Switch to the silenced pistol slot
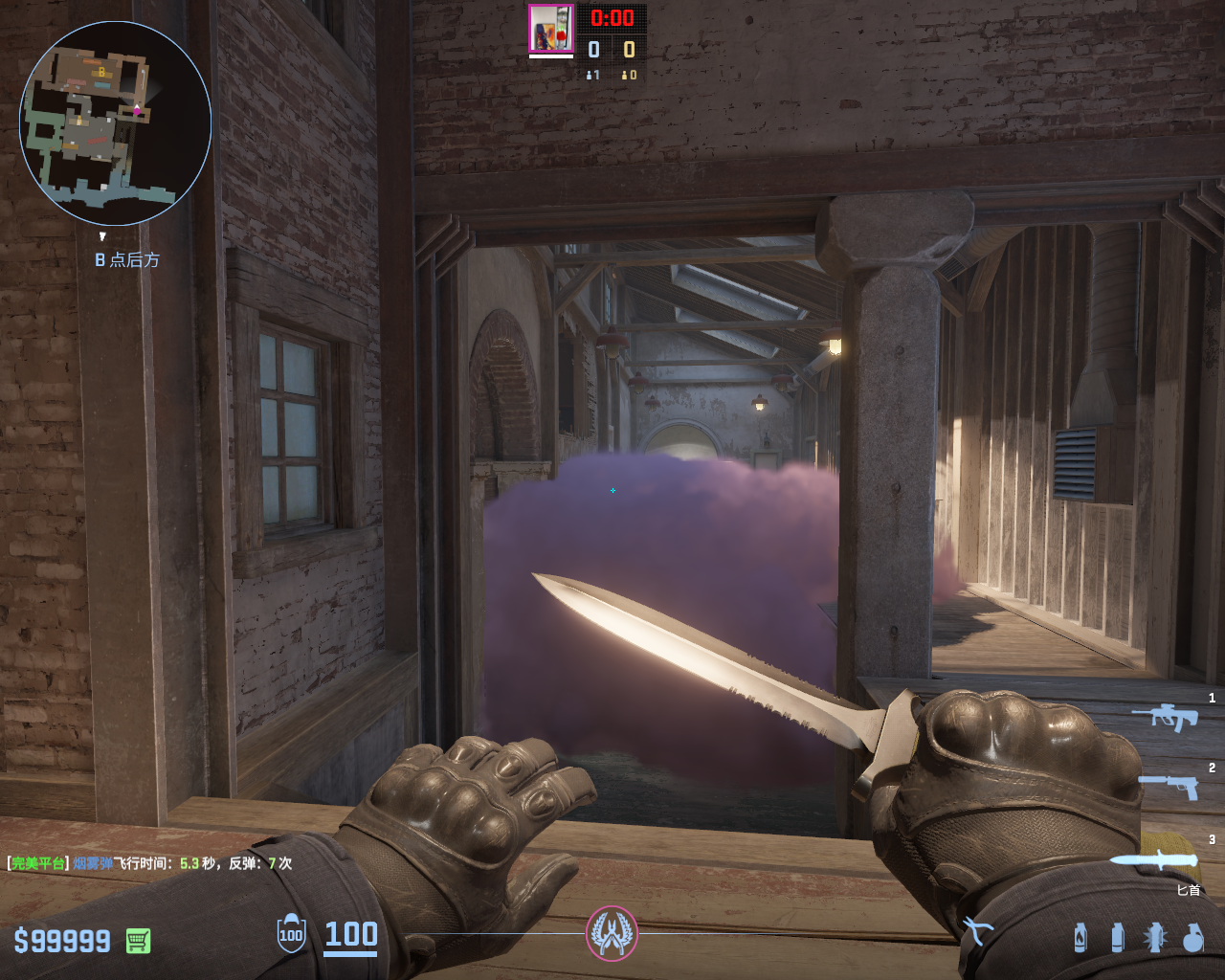The width and height of the screenshot is (1225, 980). tap(1169, 786)
